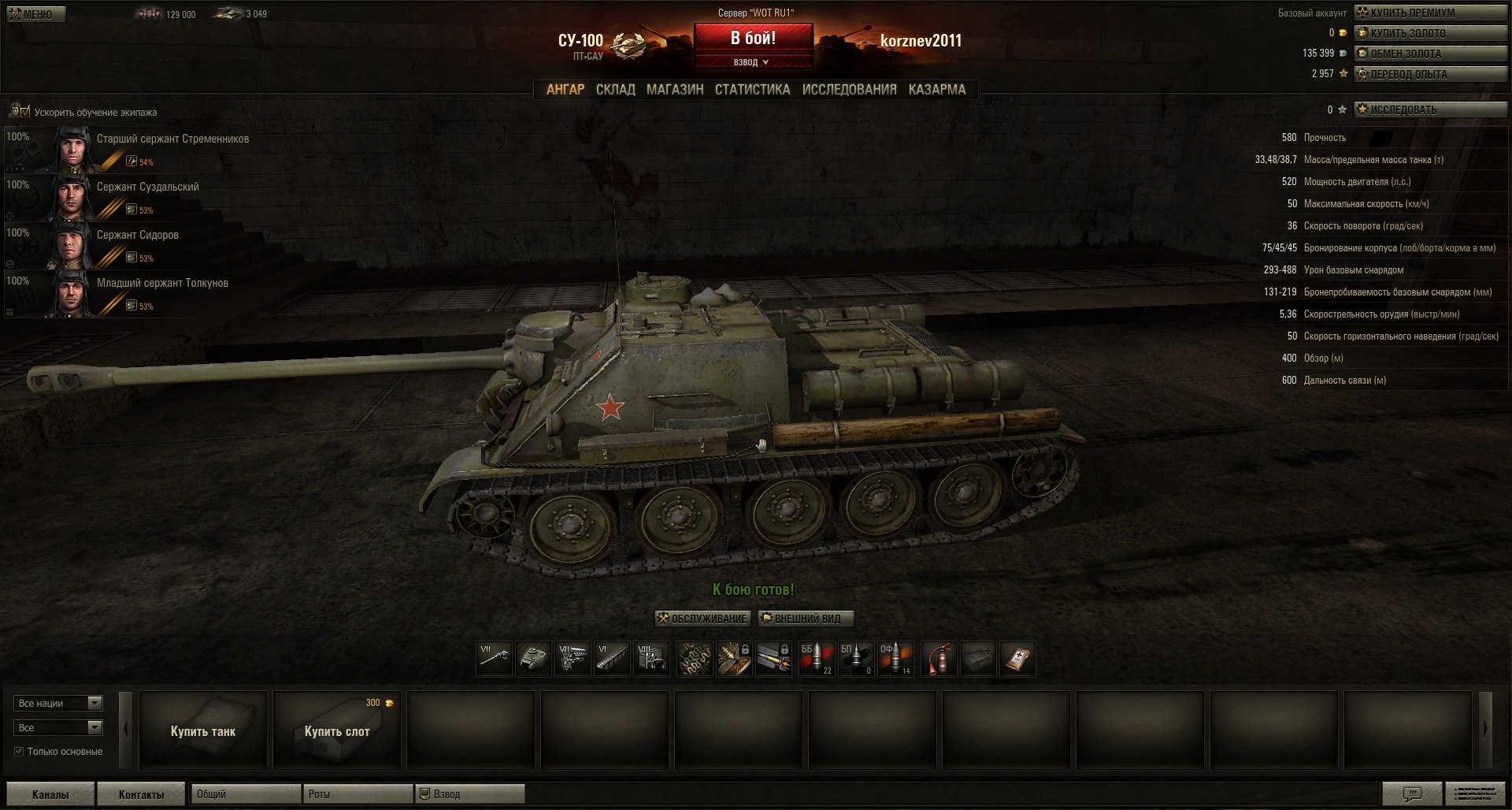Go to the 'ИССЛЕДОВАНИЯ' tab

click(849, 90)
